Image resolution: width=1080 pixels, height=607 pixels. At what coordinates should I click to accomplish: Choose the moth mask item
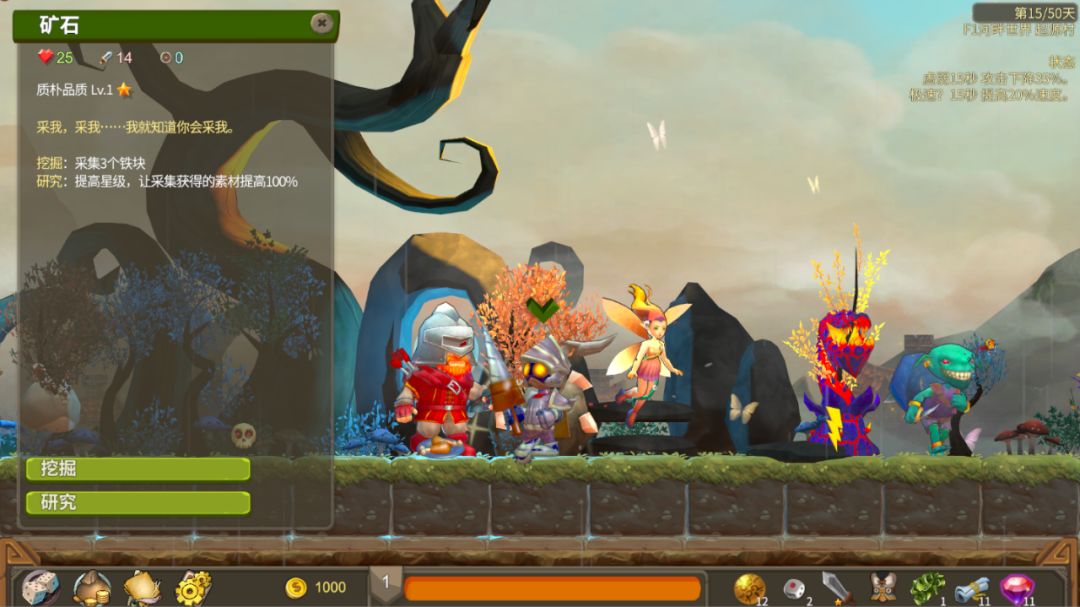point(881,587)
